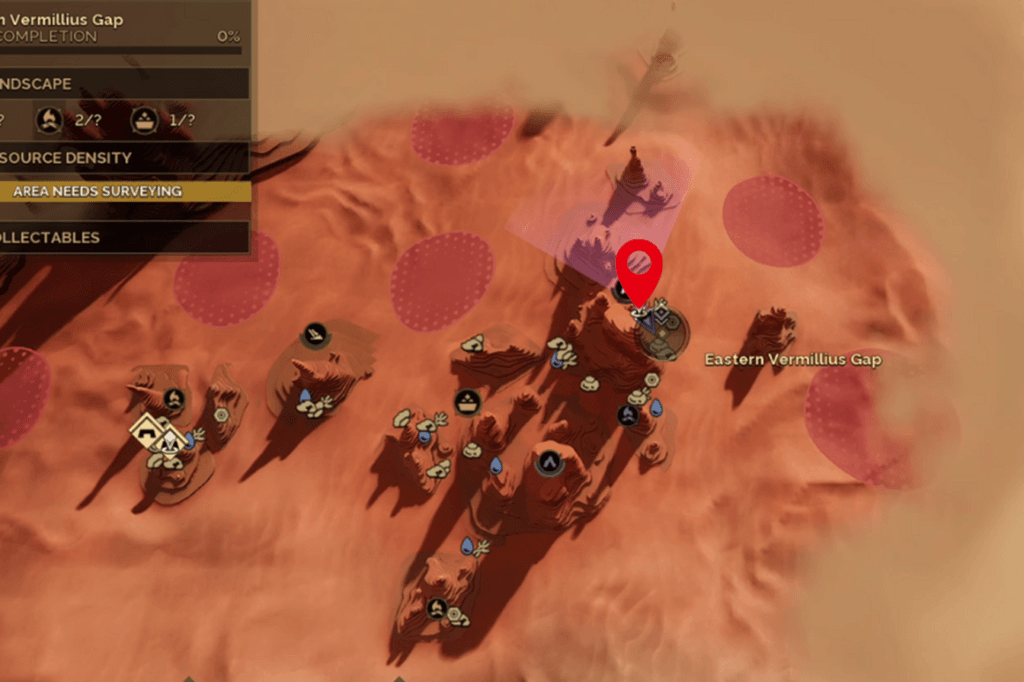Click the campfire icon in the side panel
The height and width of the screenshot is (682, 1024).
47,121
